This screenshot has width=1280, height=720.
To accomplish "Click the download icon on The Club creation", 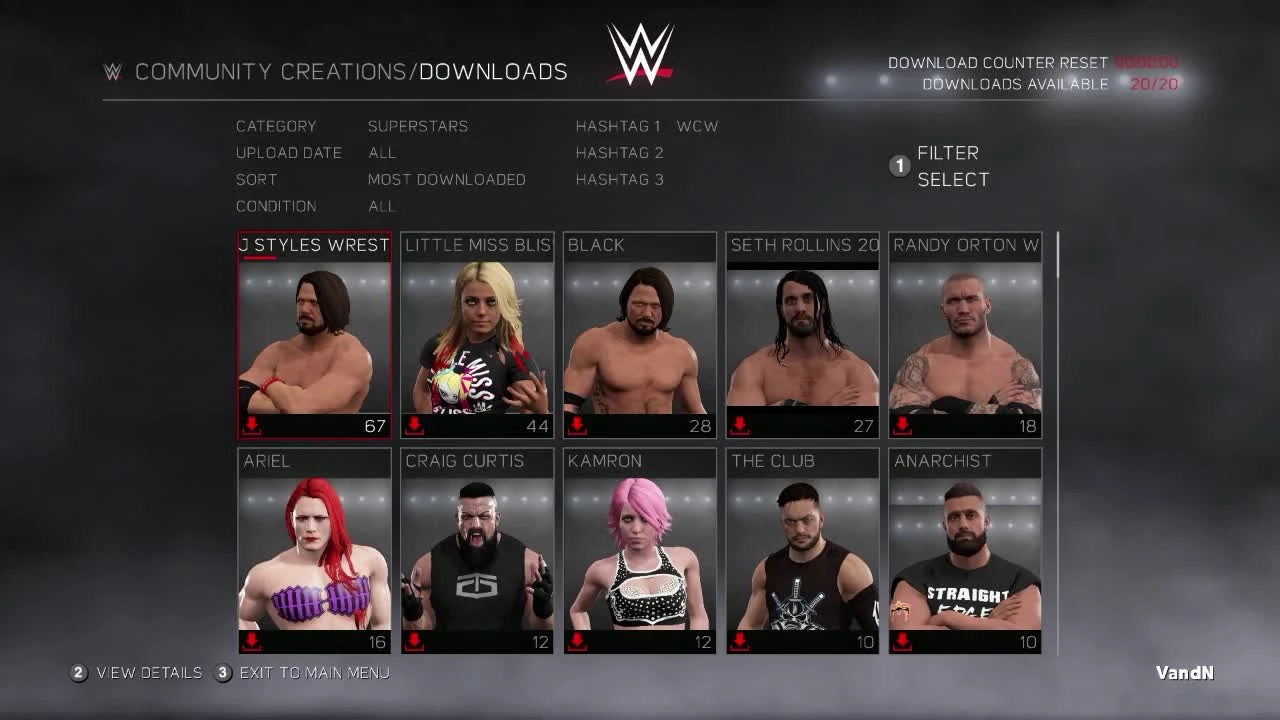I will pyautogui.click(x=738, y=641).
